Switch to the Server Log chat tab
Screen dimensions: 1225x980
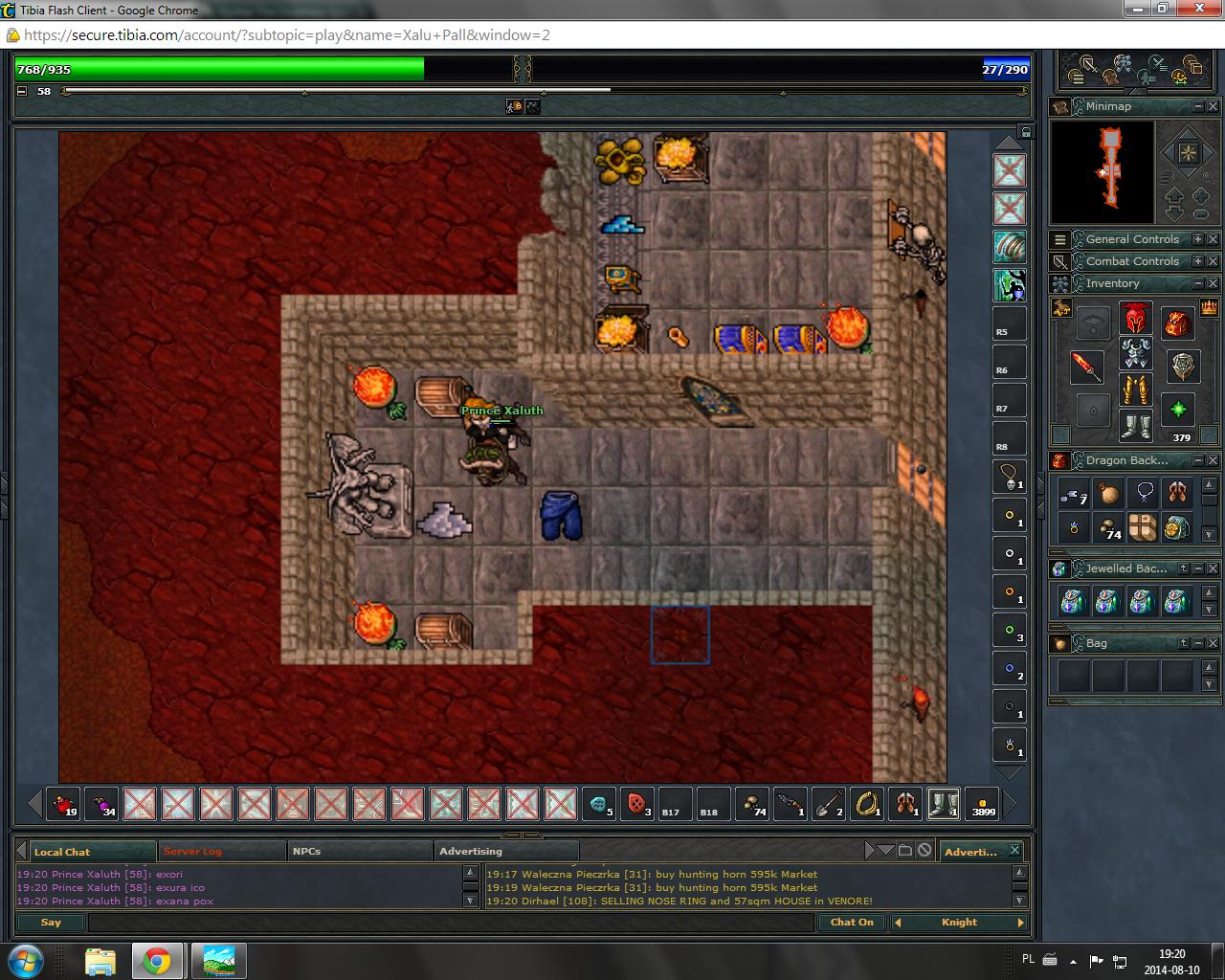pos(192,851)
